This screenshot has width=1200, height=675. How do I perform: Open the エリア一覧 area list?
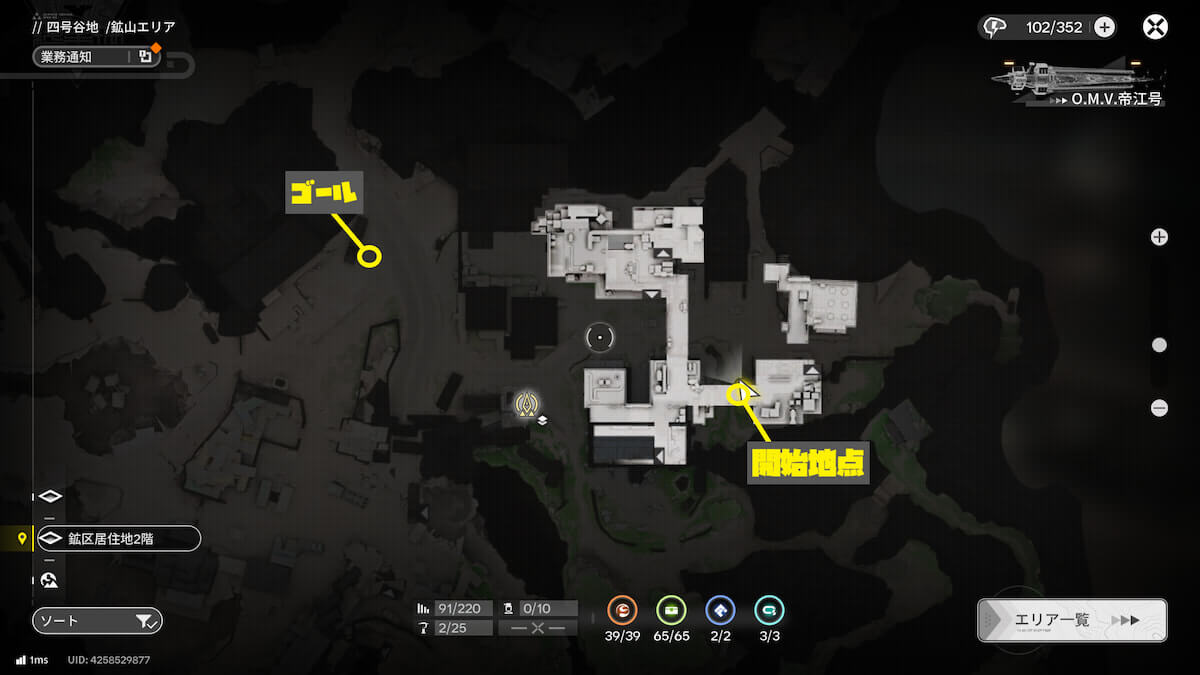[x=1071, y=620]
